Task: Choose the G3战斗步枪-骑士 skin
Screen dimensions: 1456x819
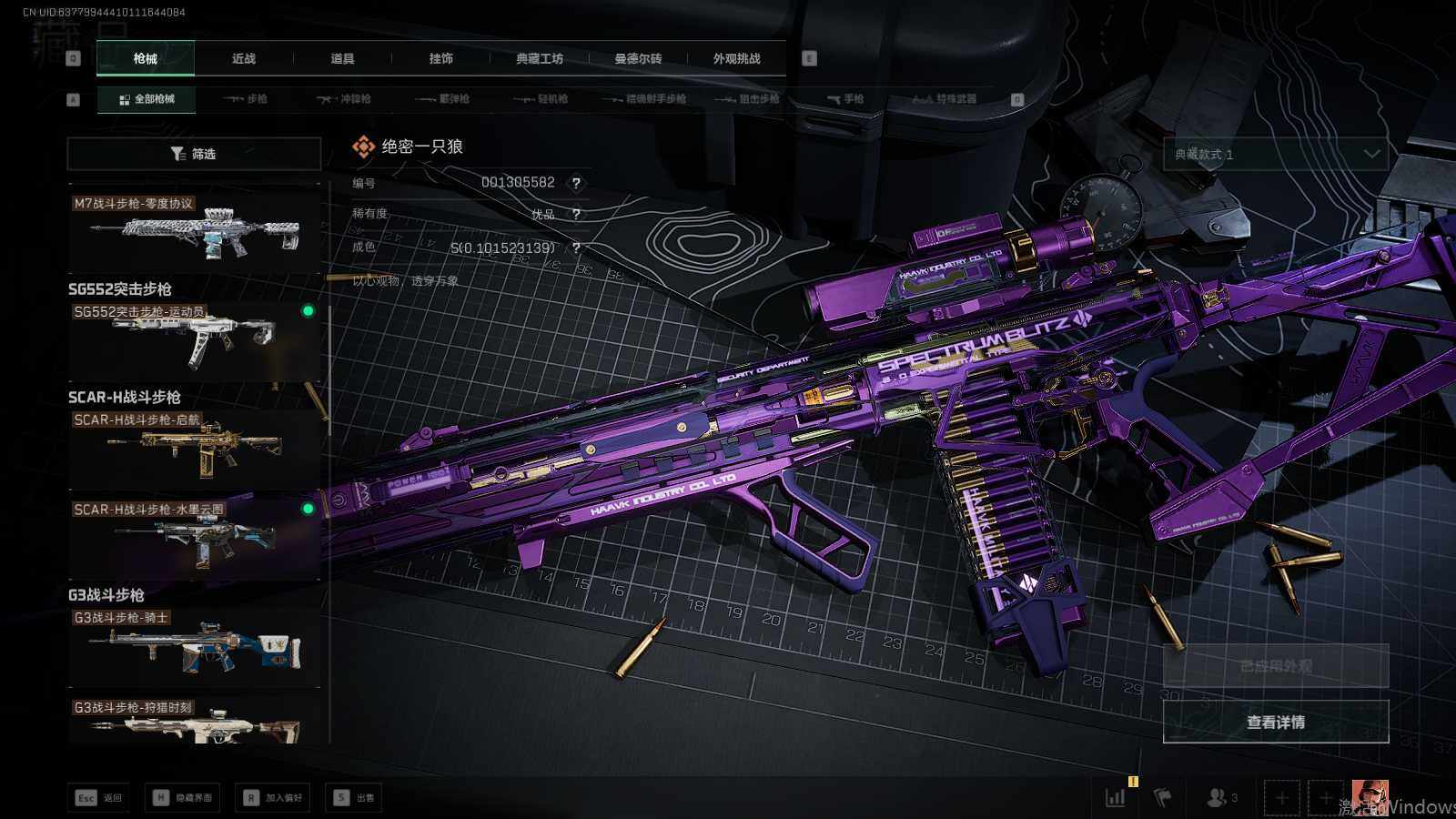Action: pos(195,646)
